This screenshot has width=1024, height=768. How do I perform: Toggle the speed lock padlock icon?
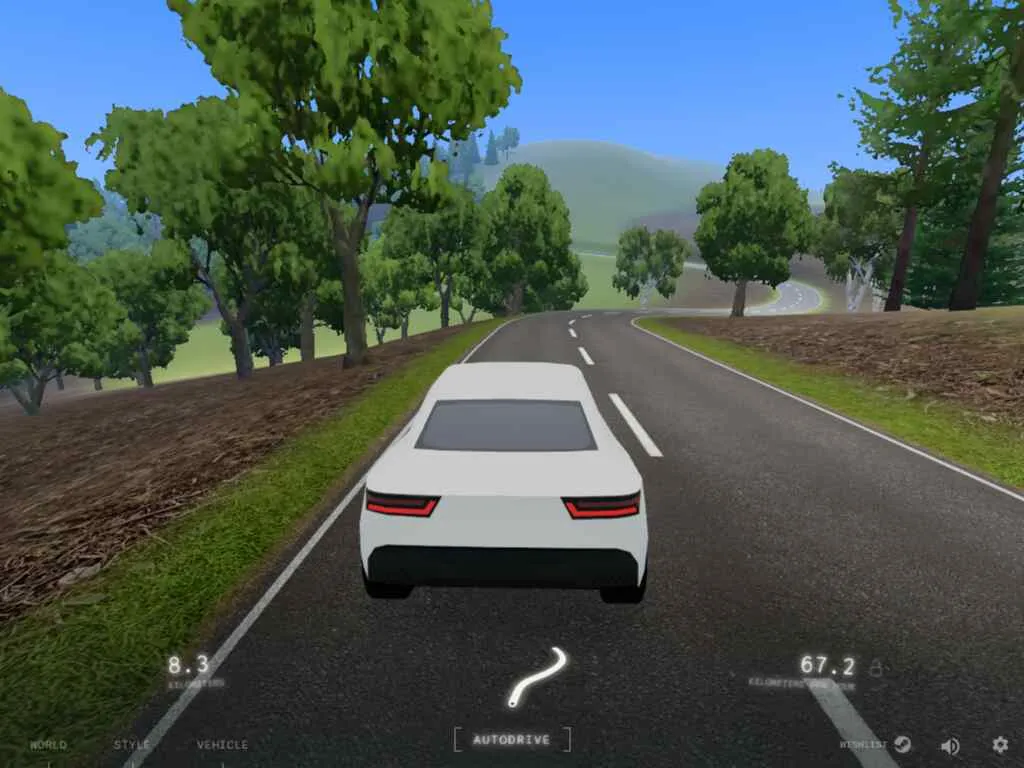pyautogui.click(x=876, y=668)
